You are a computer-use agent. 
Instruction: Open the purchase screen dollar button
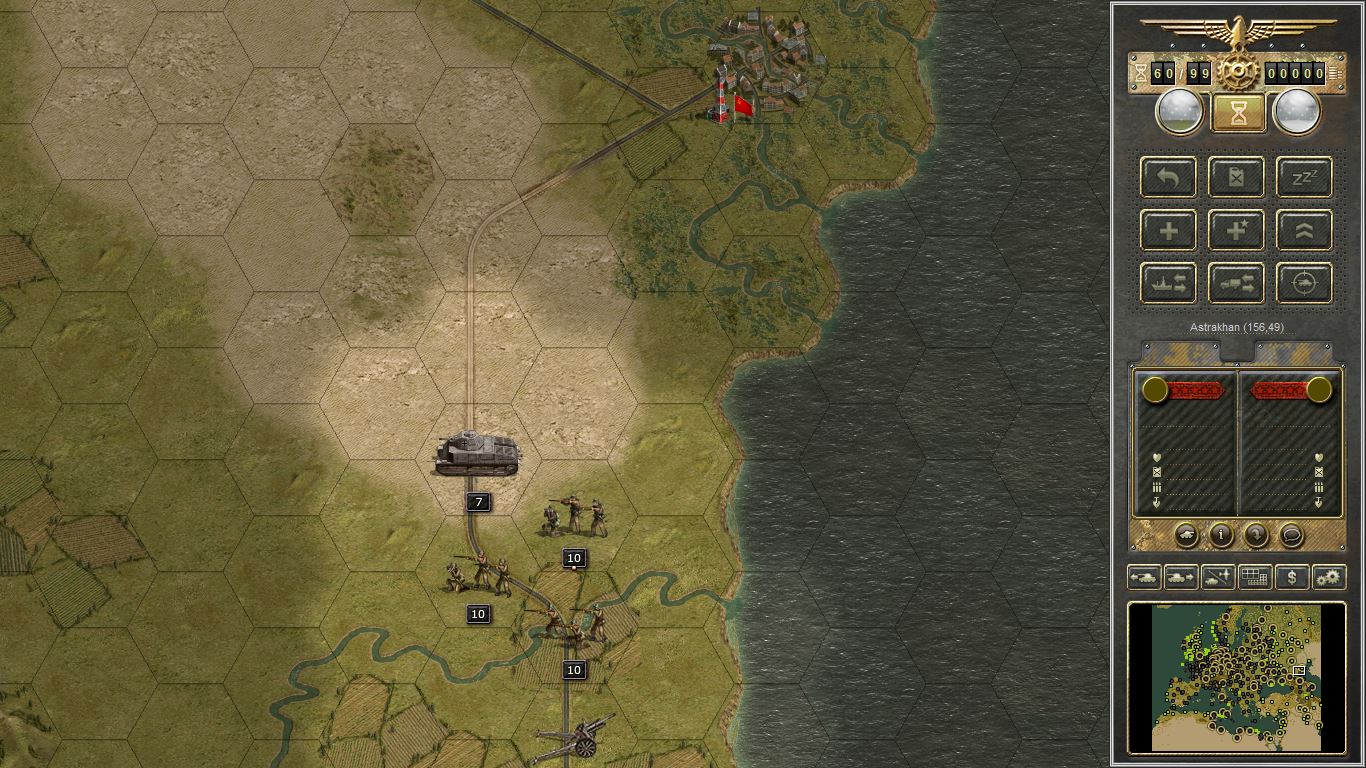(x=1292, y=577)
